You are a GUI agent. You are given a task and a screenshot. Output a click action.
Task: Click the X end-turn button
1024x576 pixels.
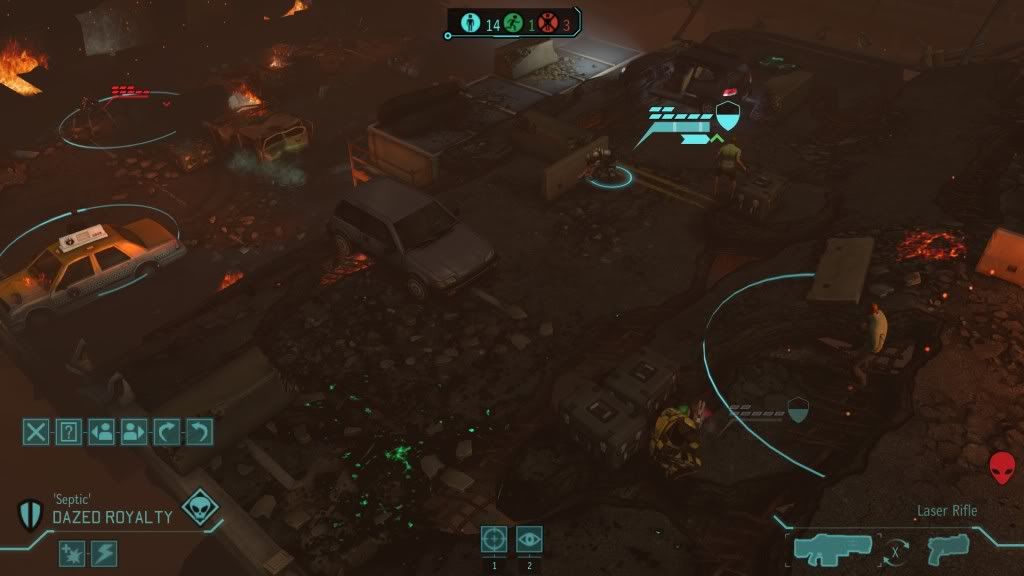click(36, 432)
